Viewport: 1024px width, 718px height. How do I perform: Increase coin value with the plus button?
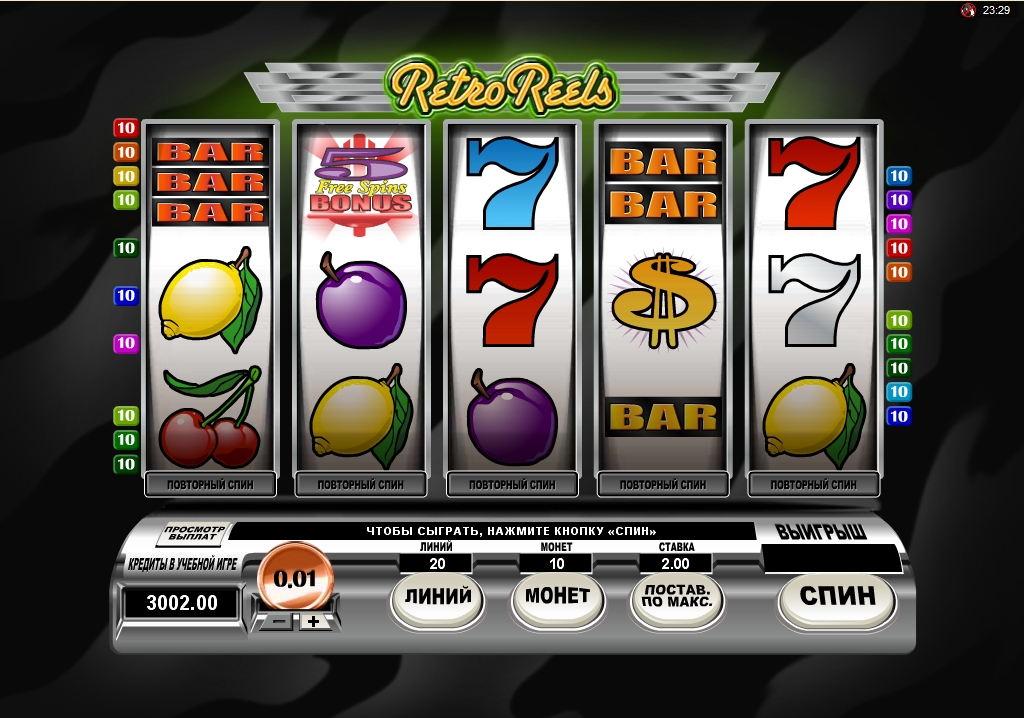314,621
